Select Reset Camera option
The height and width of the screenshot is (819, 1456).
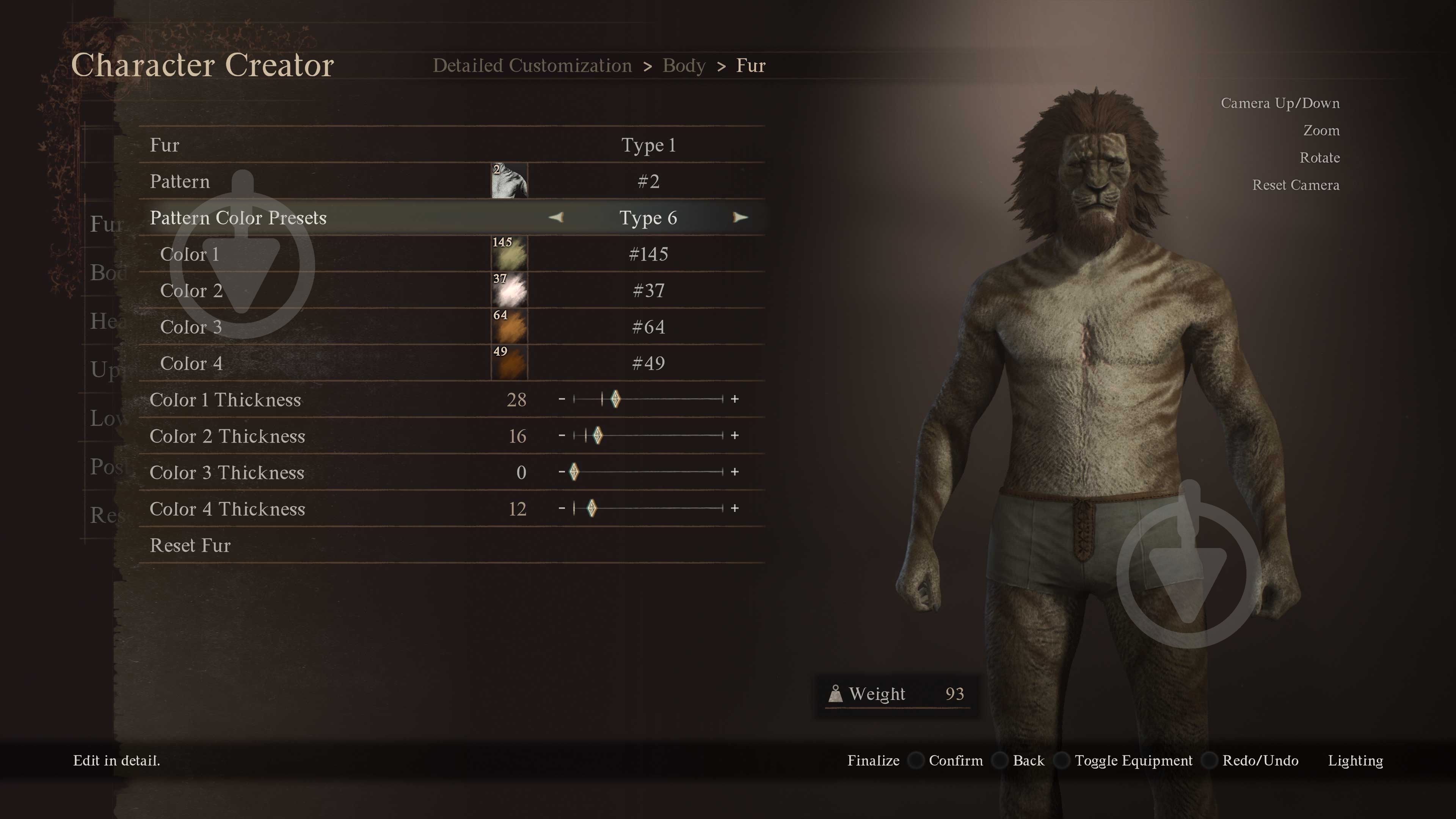click(x=1296, y=185)
